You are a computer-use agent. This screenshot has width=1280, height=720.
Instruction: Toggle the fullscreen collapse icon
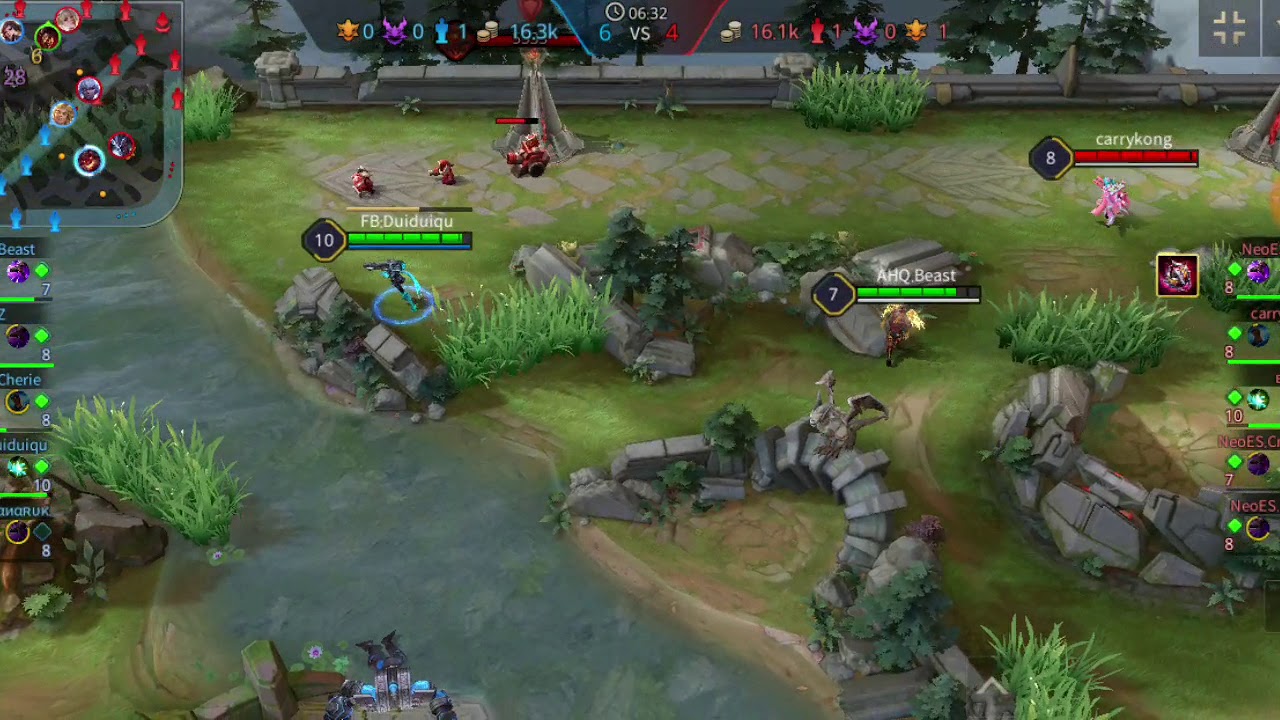[x=1229, y=28]
